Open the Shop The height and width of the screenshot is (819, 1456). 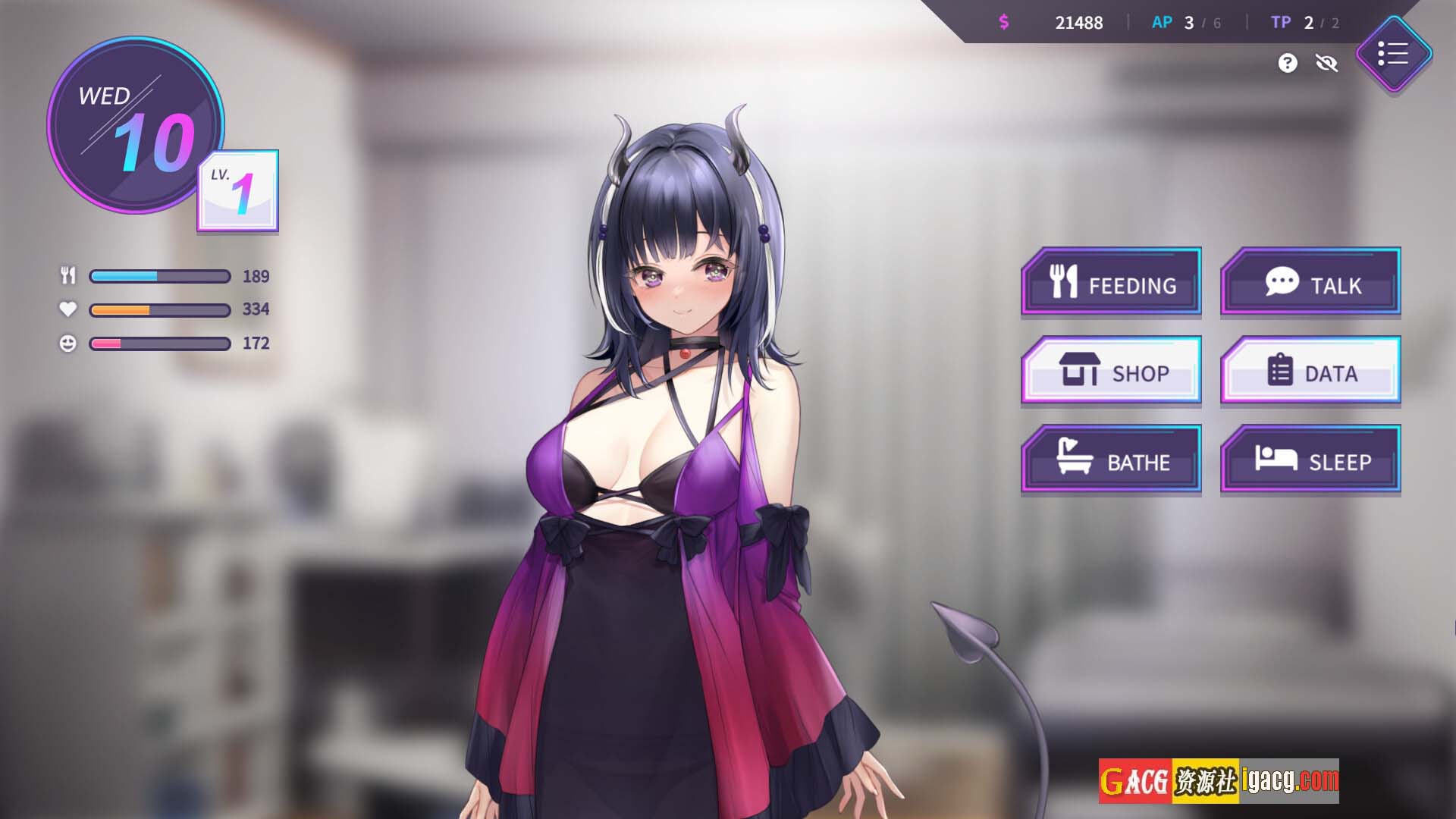[x=1112, y=371]
